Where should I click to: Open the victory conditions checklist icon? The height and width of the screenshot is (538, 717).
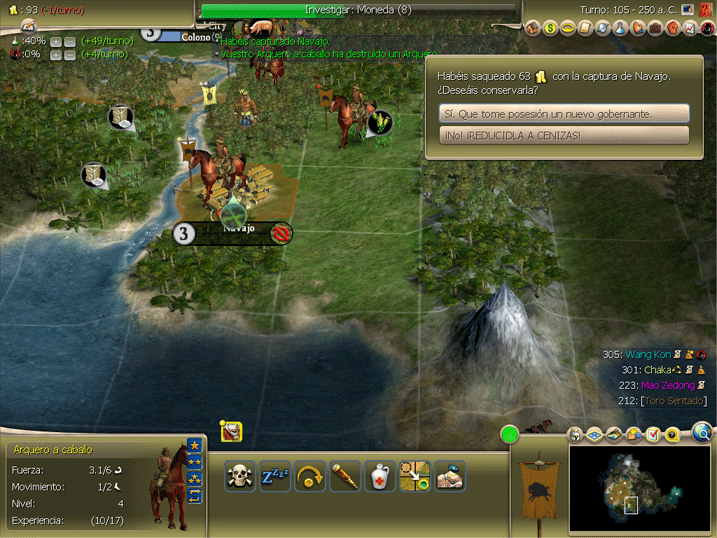point(653,435)
